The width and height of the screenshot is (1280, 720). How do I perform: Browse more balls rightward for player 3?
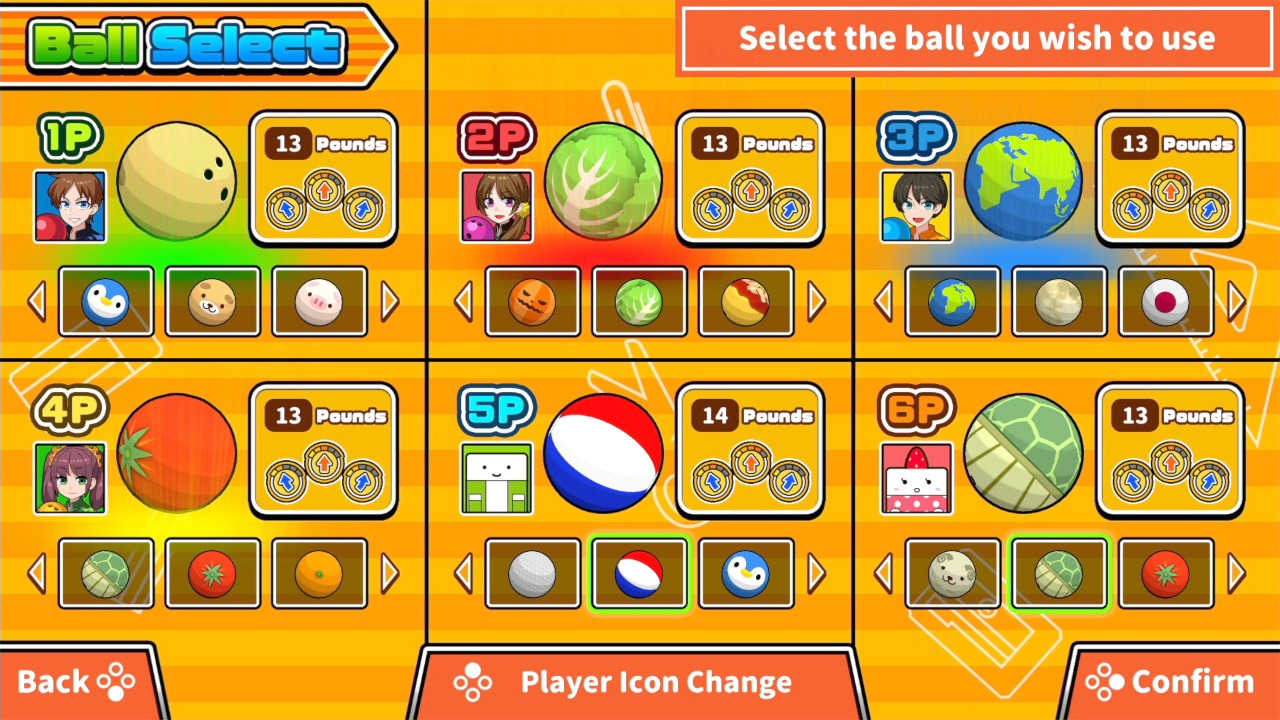coord(1237,301)
